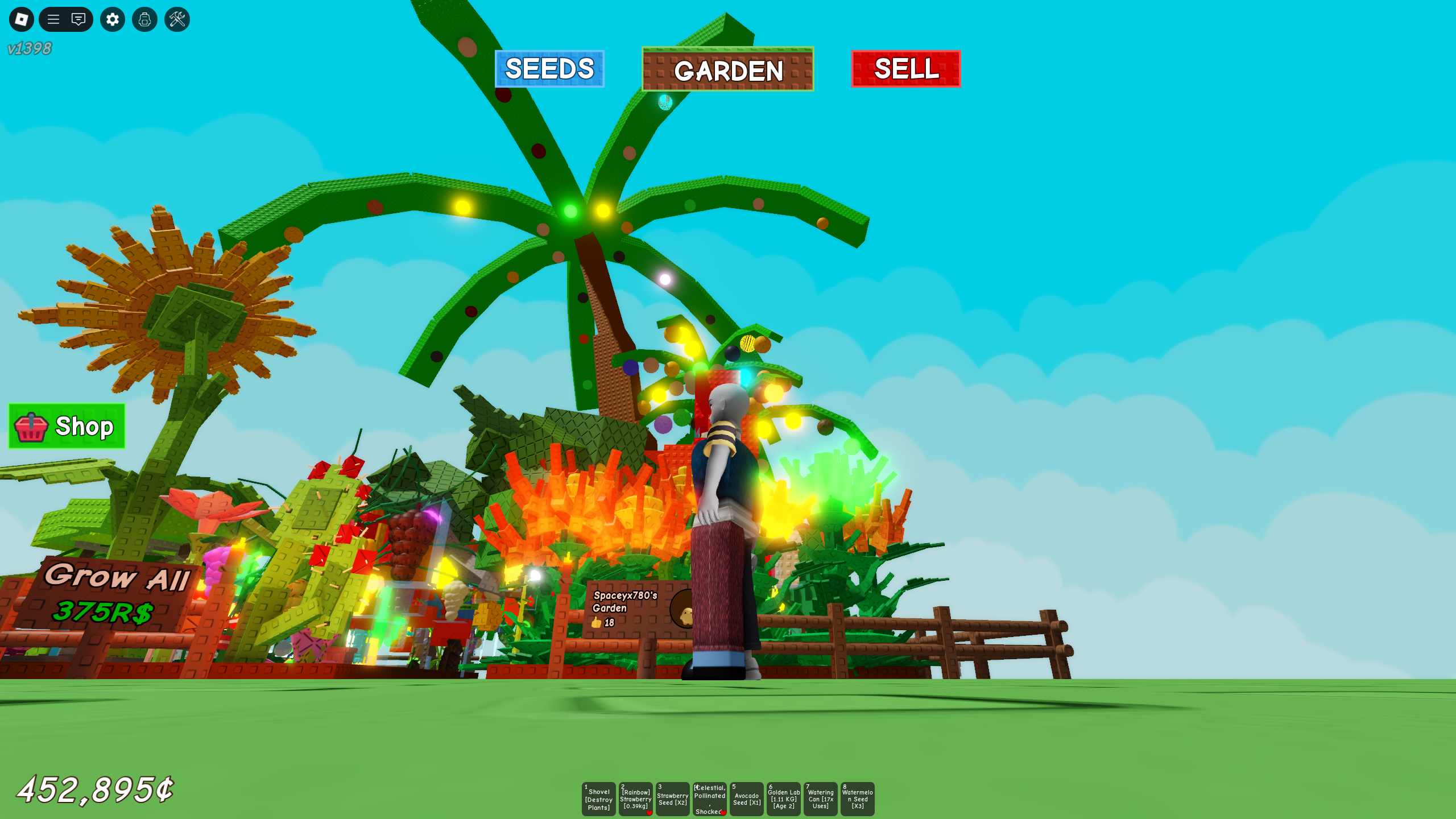Screen dimensions: 1456x819
Task: Open the Roblox logo menu
Action: [22, 19]
